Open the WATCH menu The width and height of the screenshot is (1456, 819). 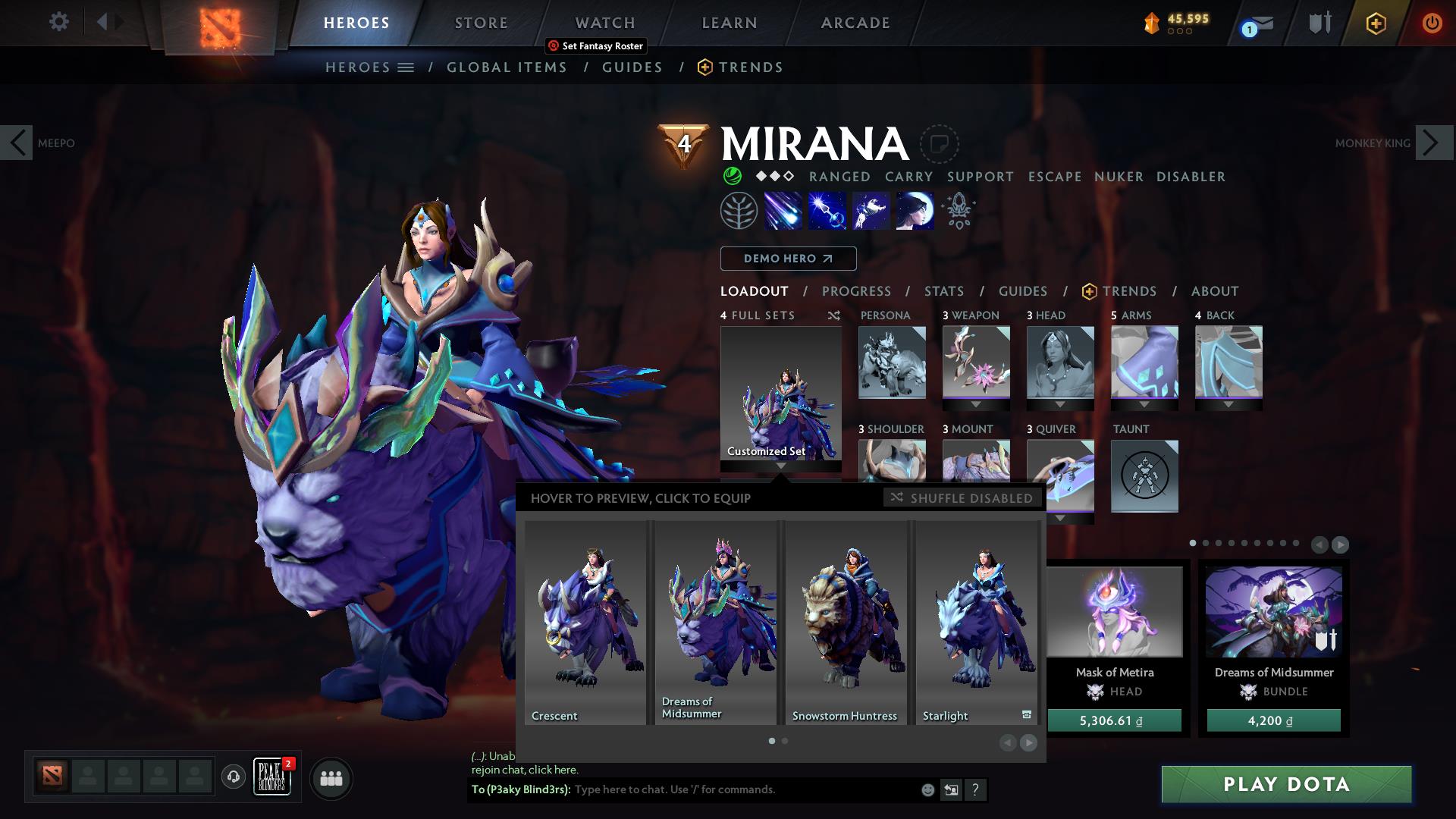pos(604,22)
